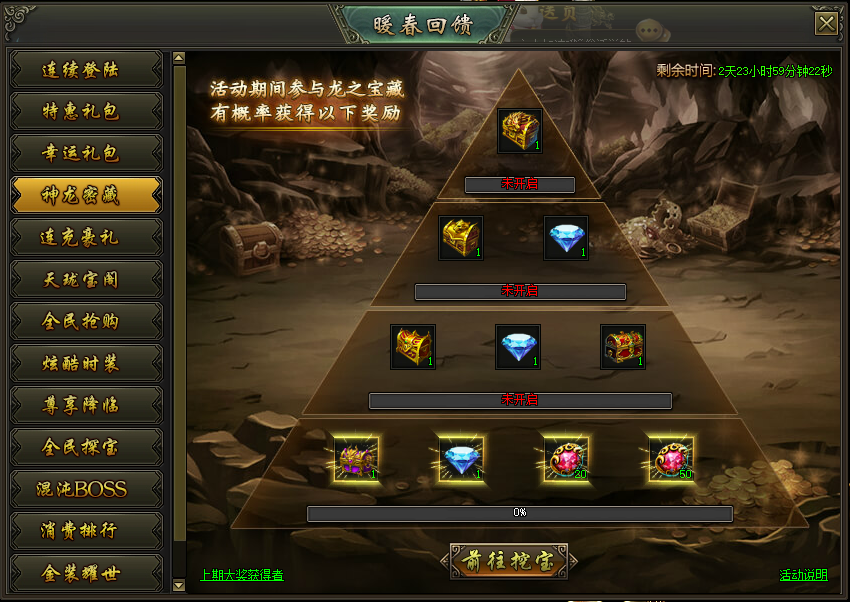View the 活动说明 link
850x602 pixels.
click(x=804, y=575)
